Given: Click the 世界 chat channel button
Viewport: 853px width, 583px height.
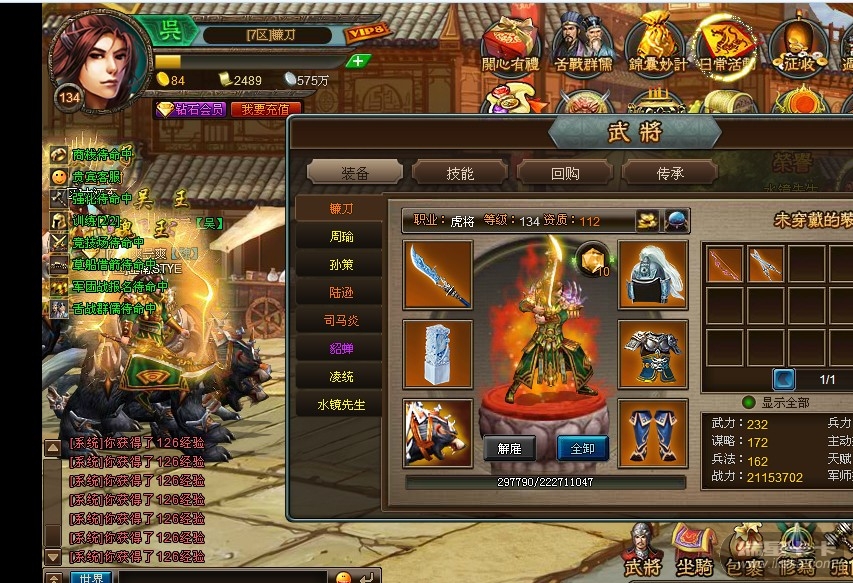Looking at the screenshot, I should click(x=91, y=577).
